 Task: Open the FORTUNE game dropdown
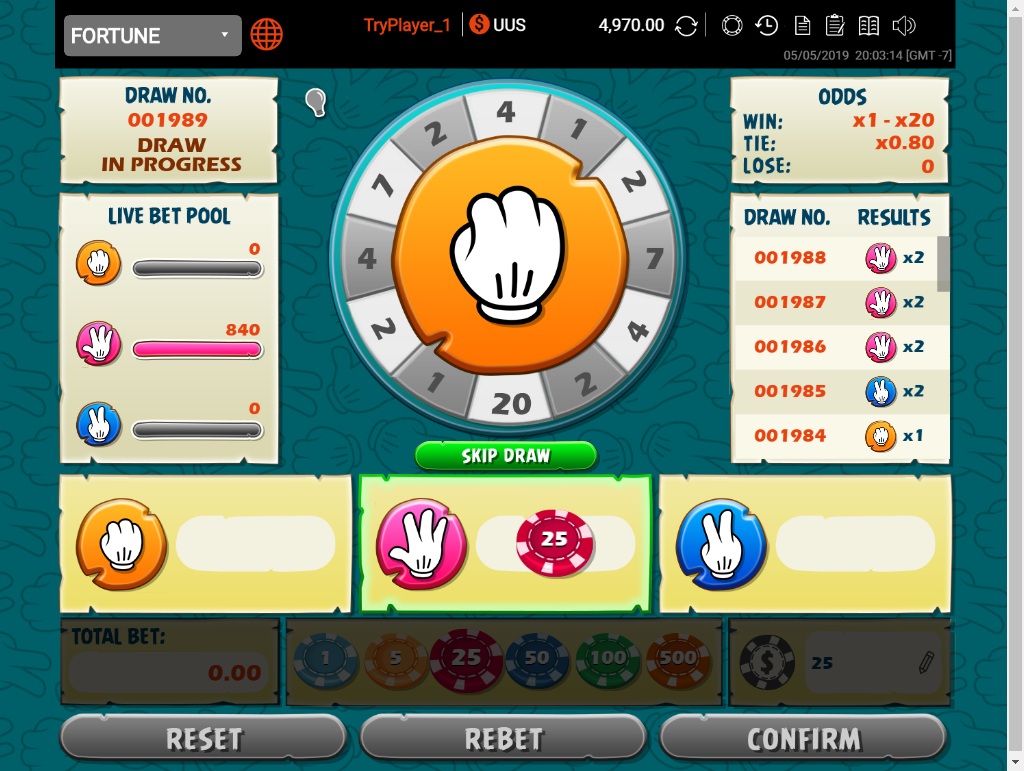[x=152, y=36]
